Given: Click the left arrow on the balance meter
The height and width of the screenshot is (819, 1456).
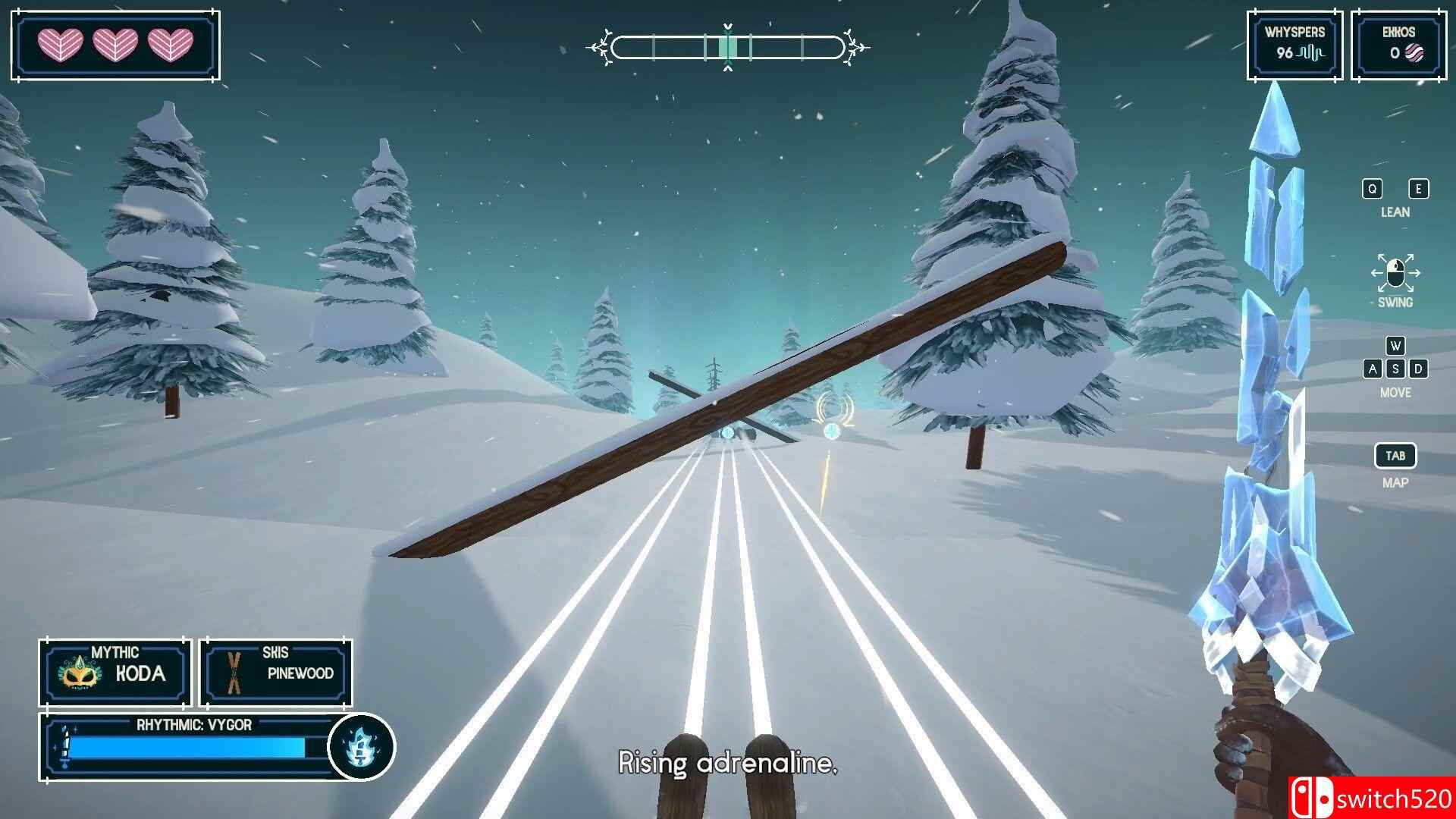Looking at the screenshot, I should coord(604,45).
